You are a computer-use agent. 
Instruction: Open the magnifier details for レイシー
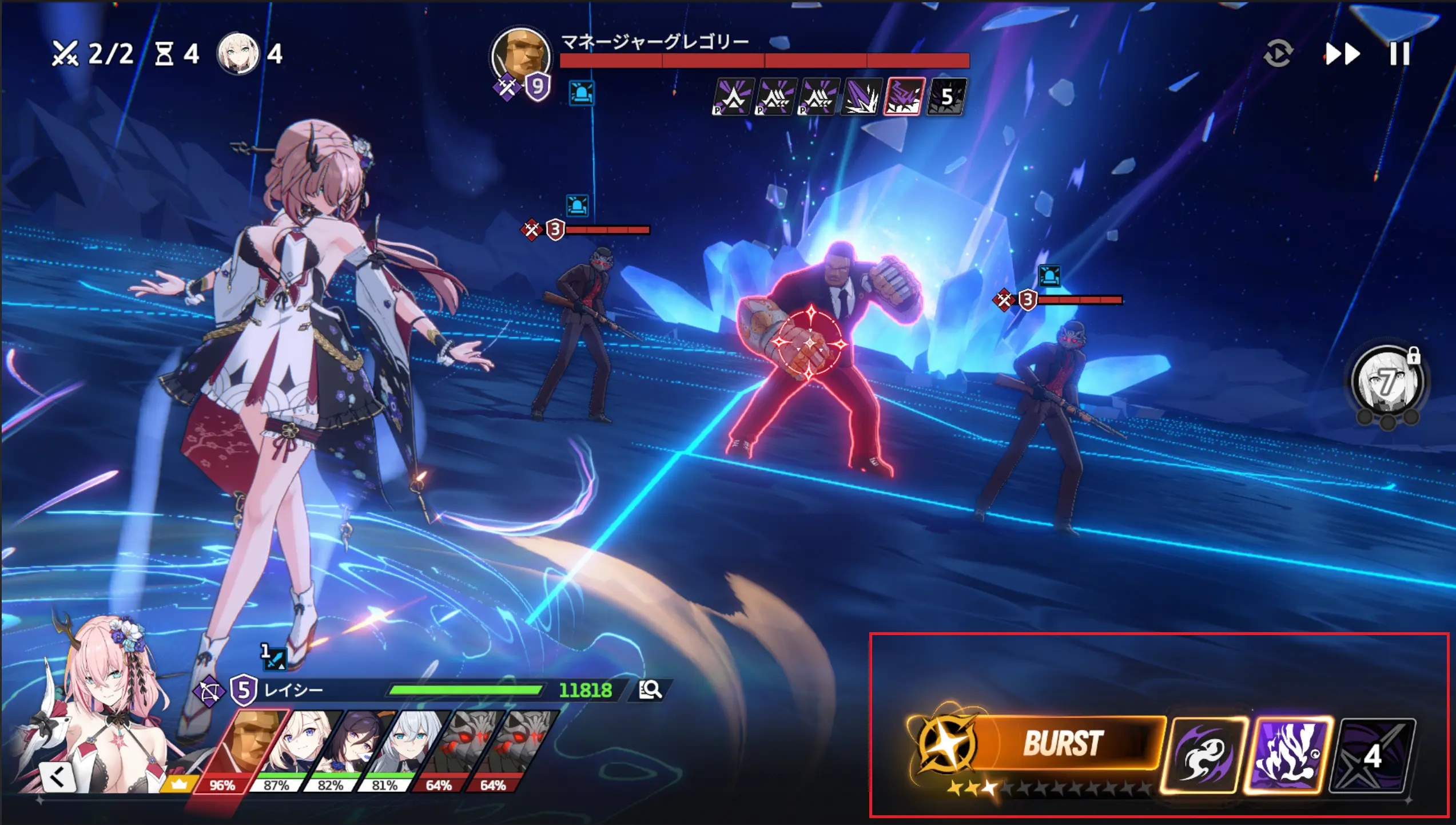(650, 690)
